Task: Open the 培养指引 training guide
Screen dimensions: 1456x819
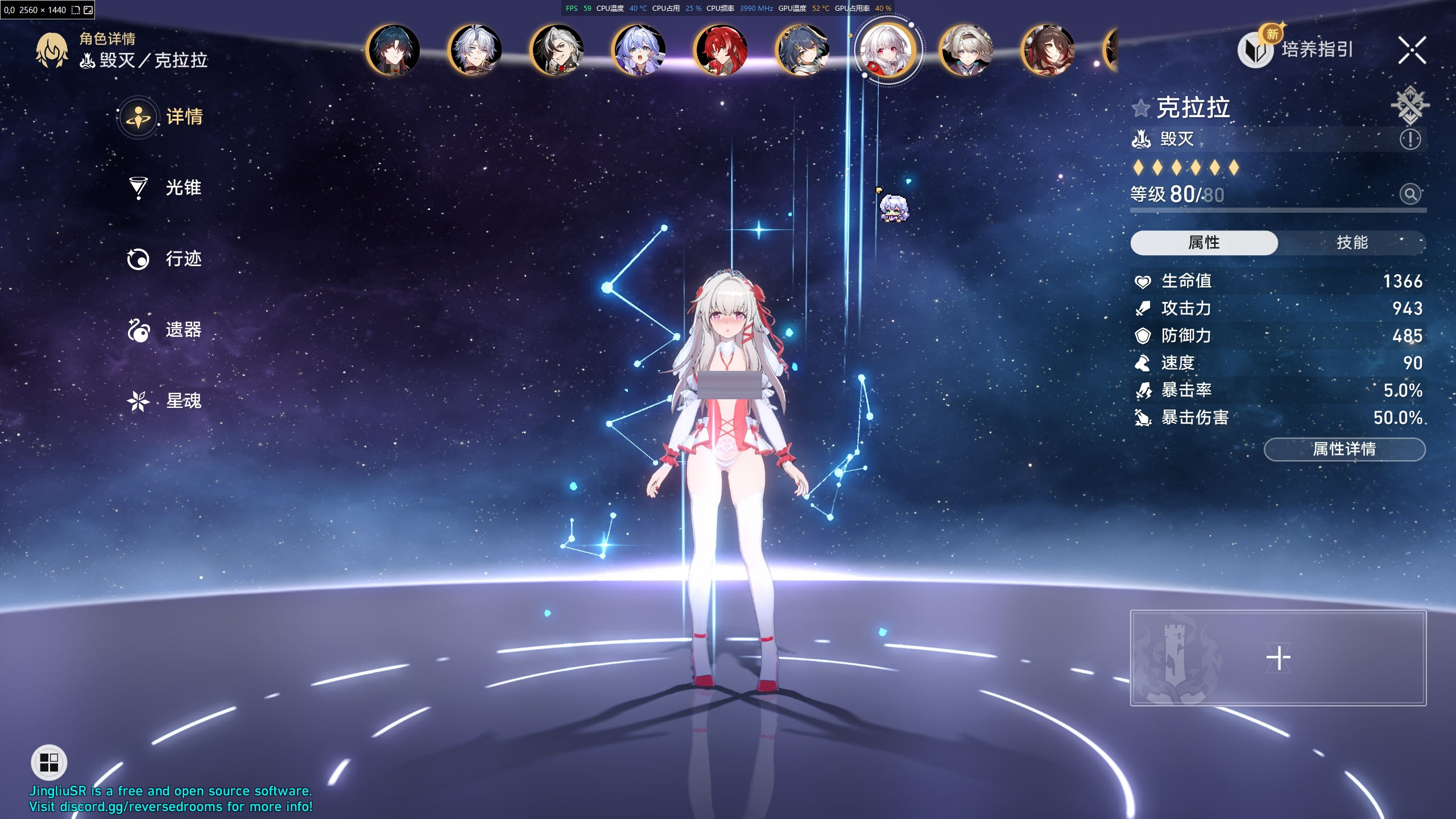Action: (x=1316, y=50)
